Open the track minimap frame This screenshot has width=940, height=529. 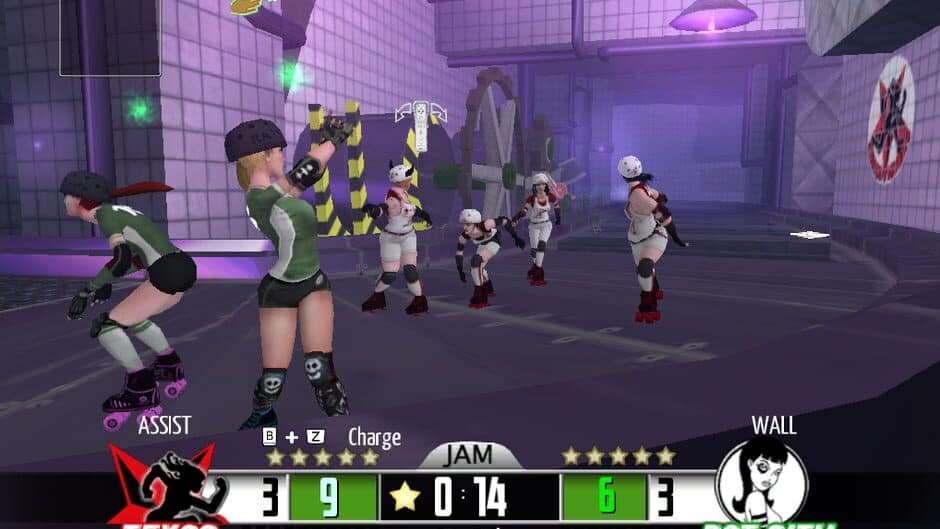[110, 37]
